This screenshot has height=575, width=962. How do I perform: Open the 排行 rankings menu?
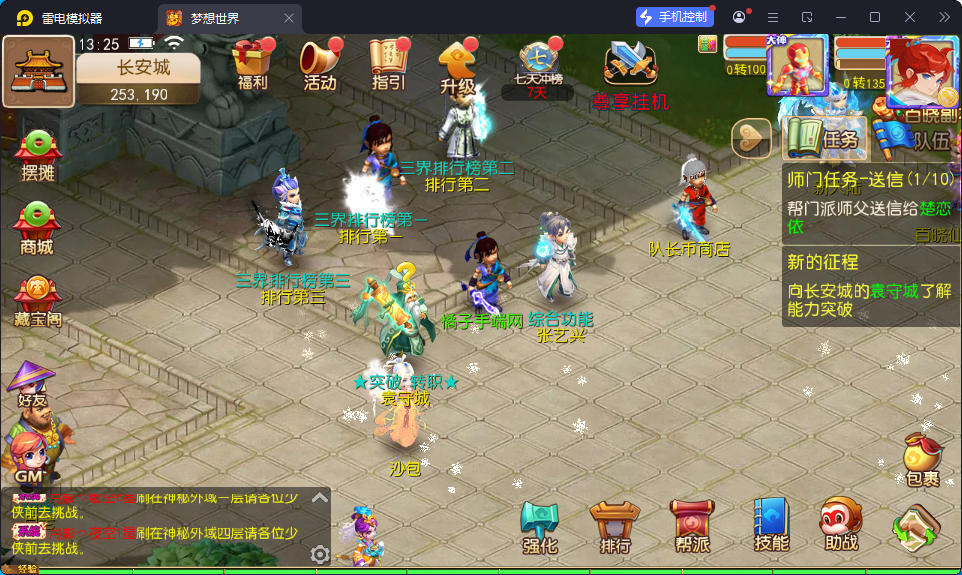pos(615,527)
